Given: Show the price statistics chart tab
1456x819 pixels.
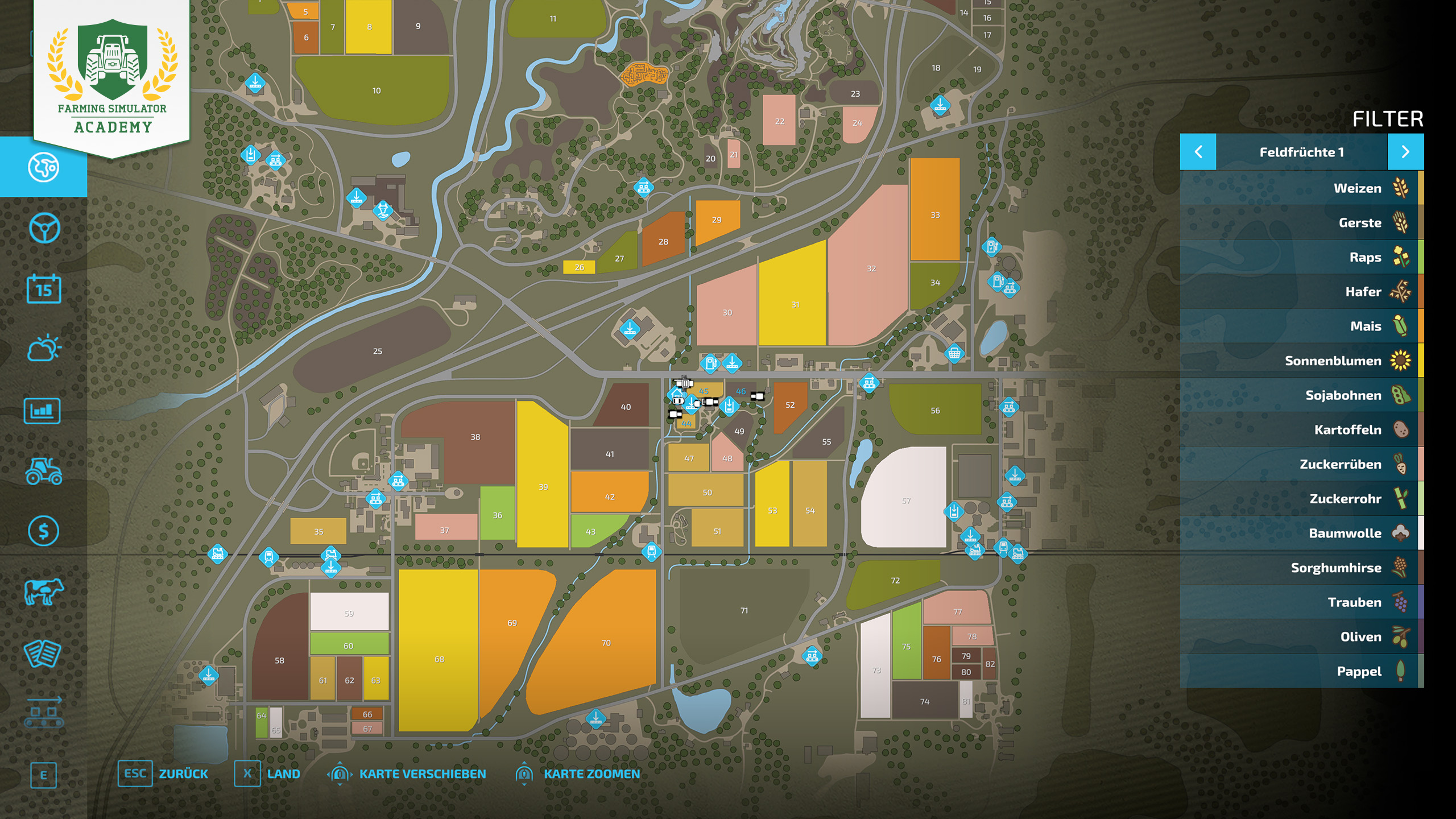Looking at the screenshot, I should tap(43, 411).
